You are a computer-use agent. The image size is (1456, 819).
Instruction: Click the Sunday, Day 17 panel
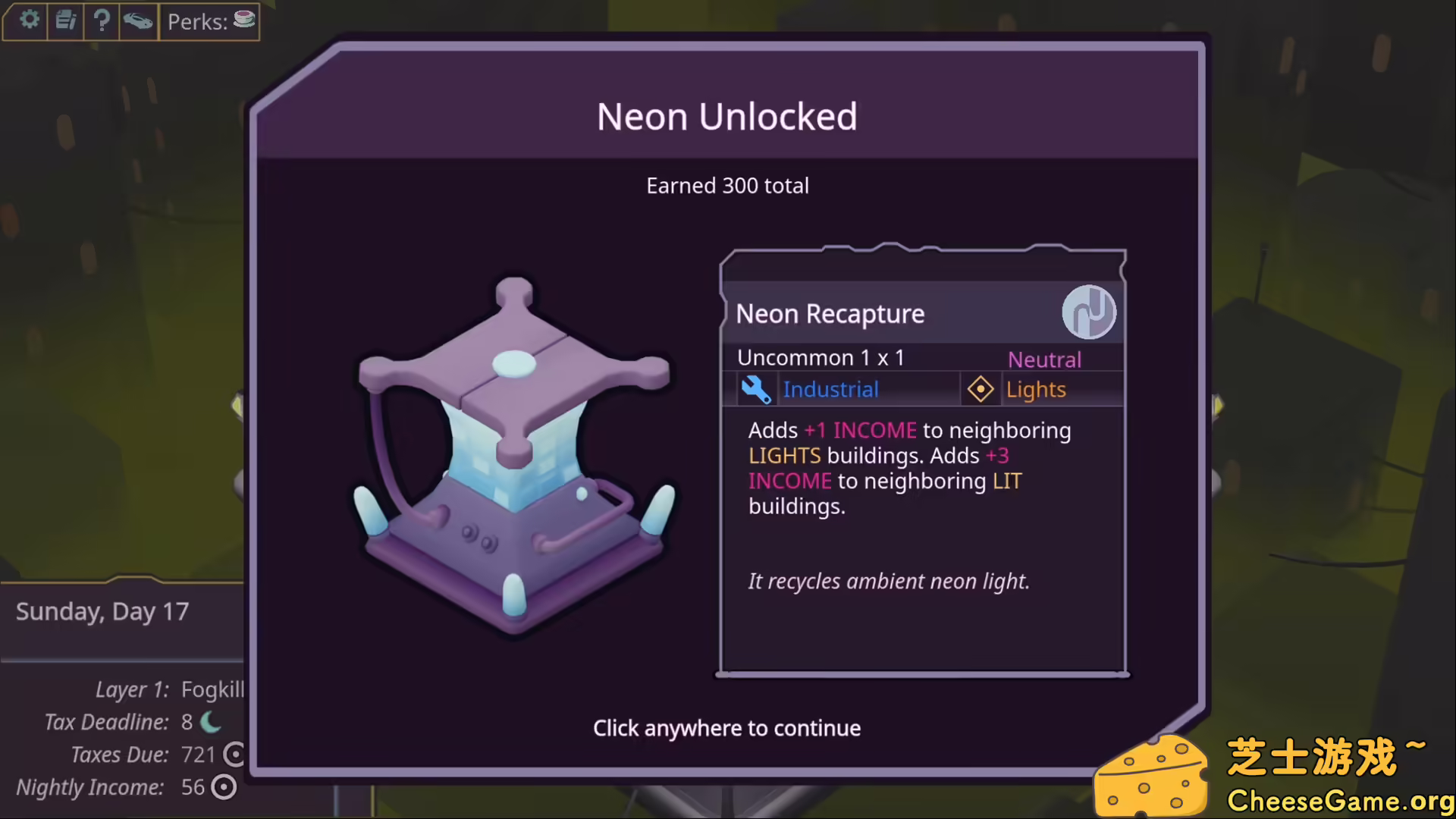pos(102,611)
